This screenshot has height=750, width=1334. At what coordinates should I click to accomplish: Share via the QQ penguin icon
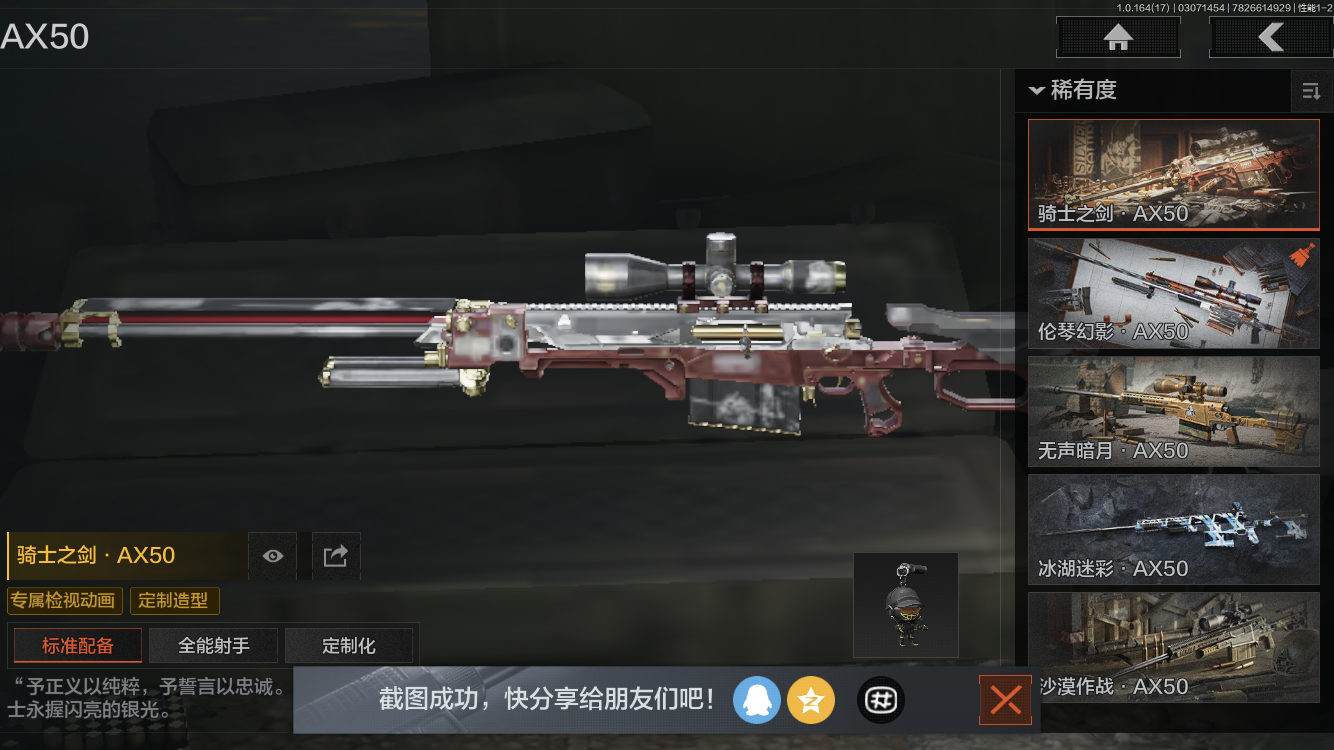tap(757, 700)
